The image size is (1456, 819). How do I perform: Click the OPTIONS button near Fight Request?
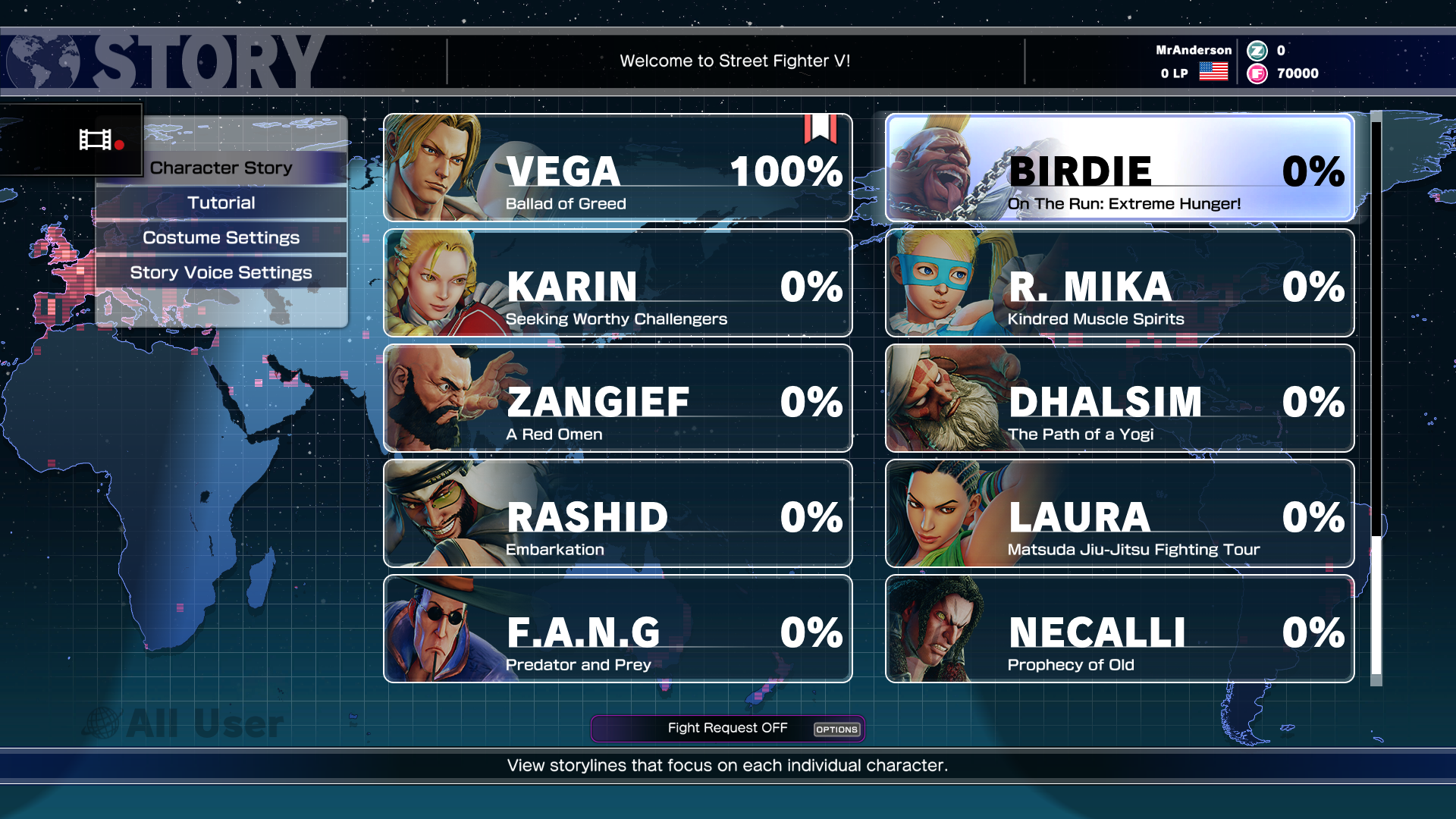(836, 730)
